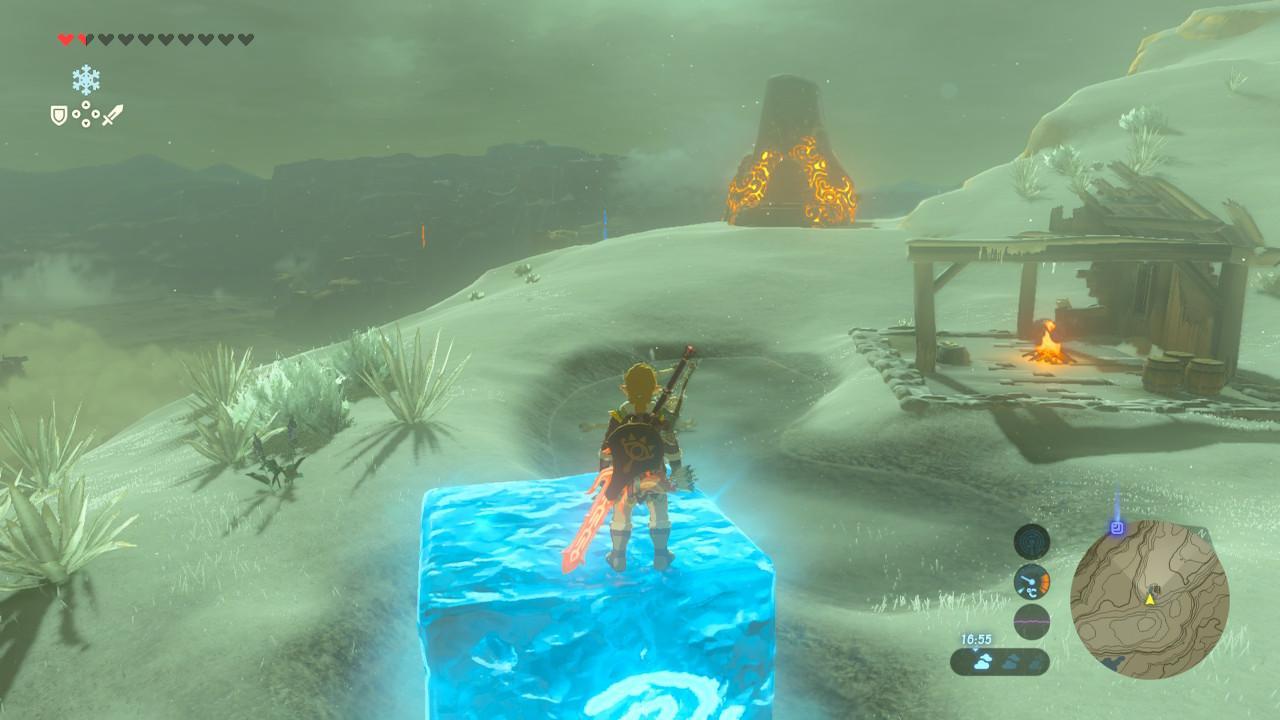Click the circular terrain minimap
Image resolution: width=1280 pixels, height=720 pixels.
(1149, 599)
